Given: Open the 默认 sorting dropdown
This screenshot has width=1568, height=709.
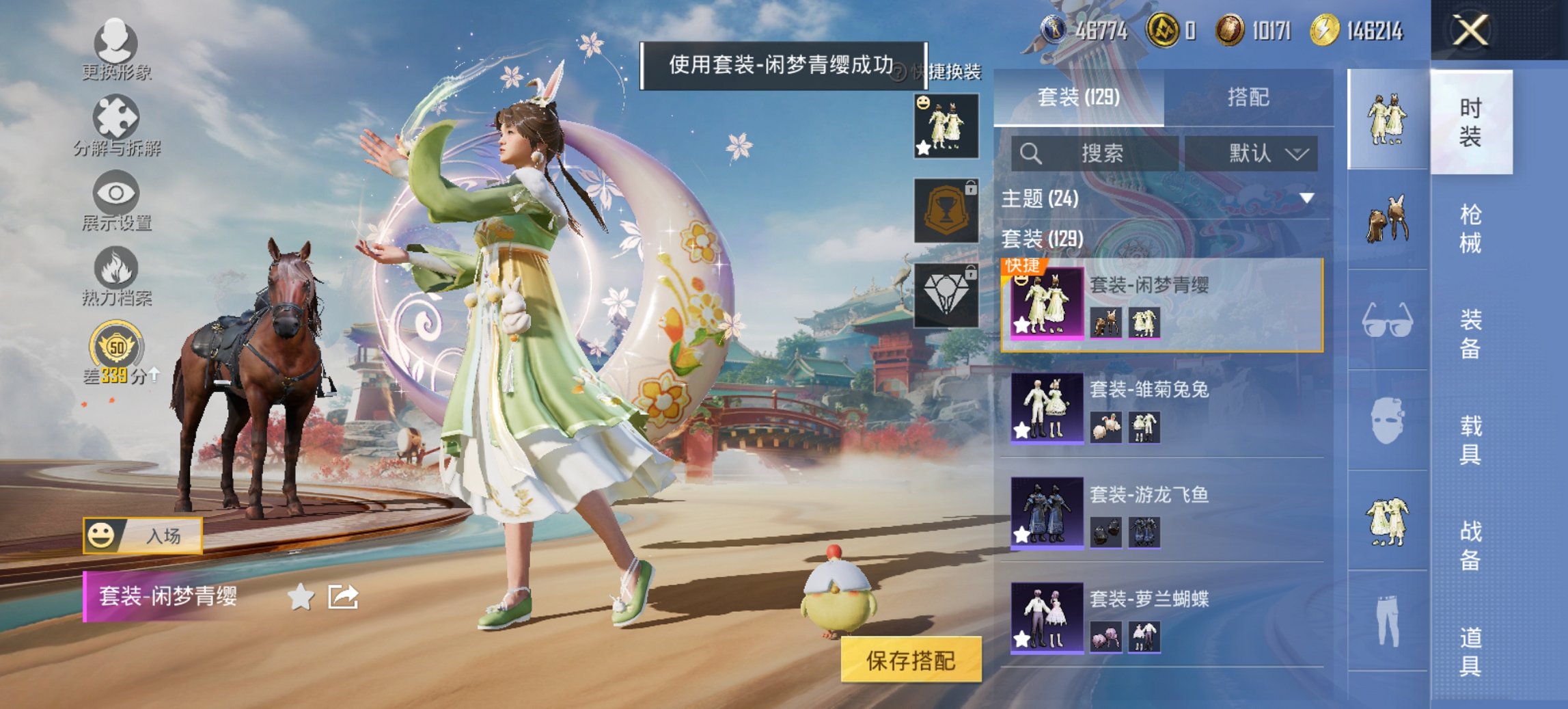Looking at the screenshot, I should click(x=1259, y=154).
